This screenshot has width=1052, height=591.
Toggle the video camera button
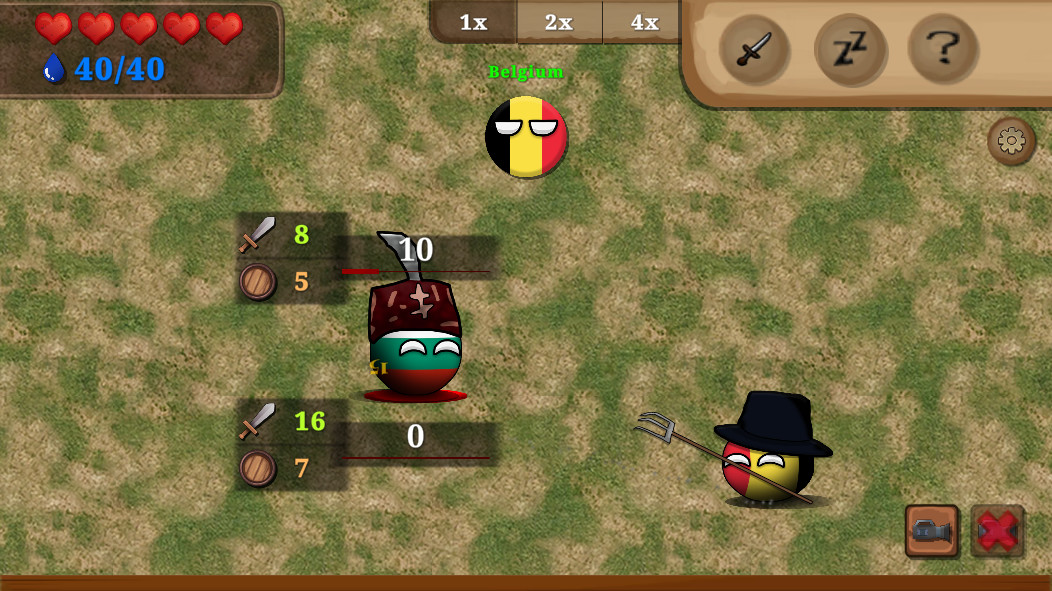tap(931, 530)
